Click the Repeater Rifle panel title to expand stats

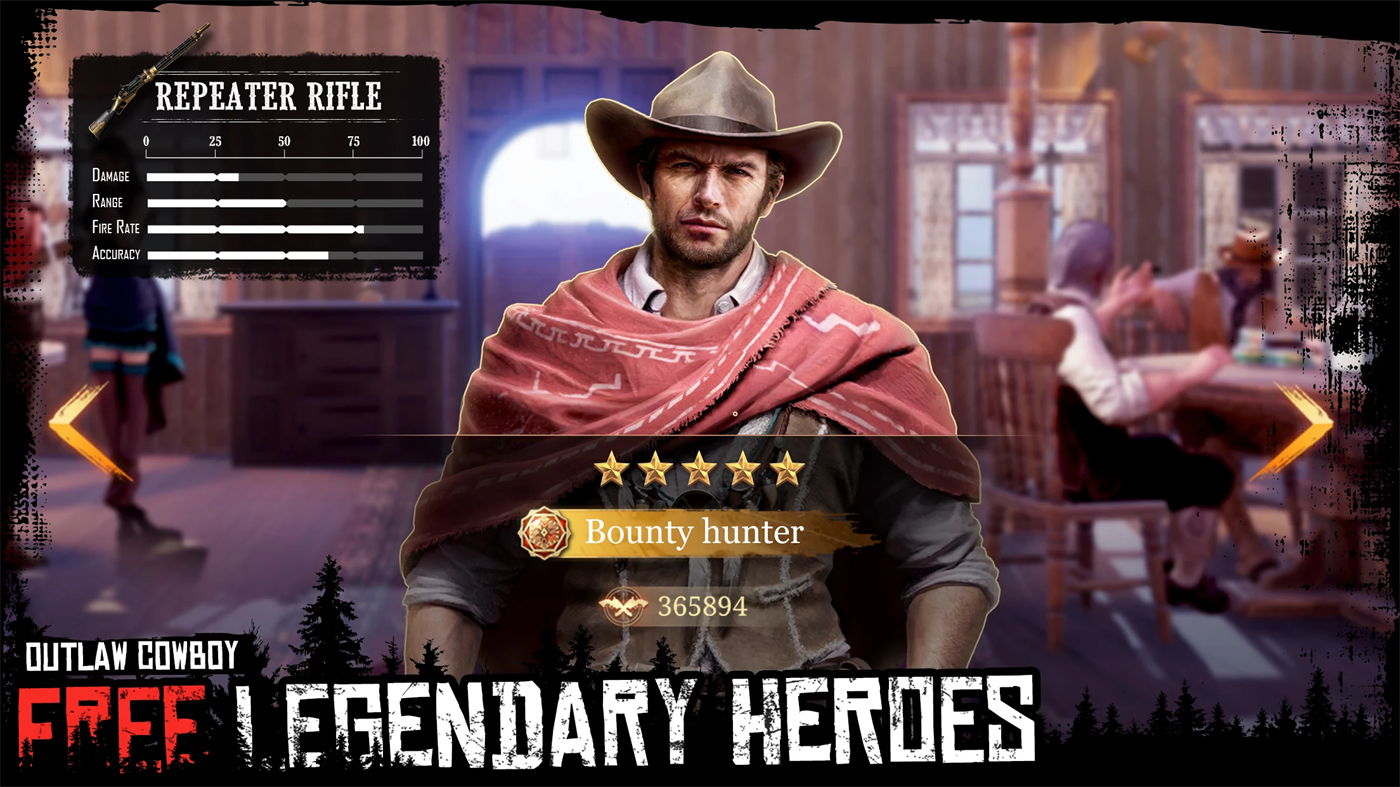pos(268,96)
